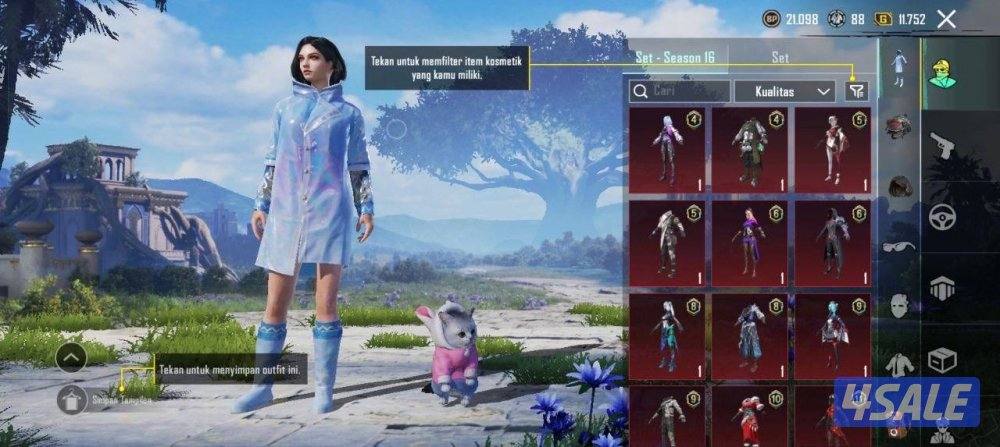Expand the up-arrow circle button

pyautogui.click(x=71, y=356)
